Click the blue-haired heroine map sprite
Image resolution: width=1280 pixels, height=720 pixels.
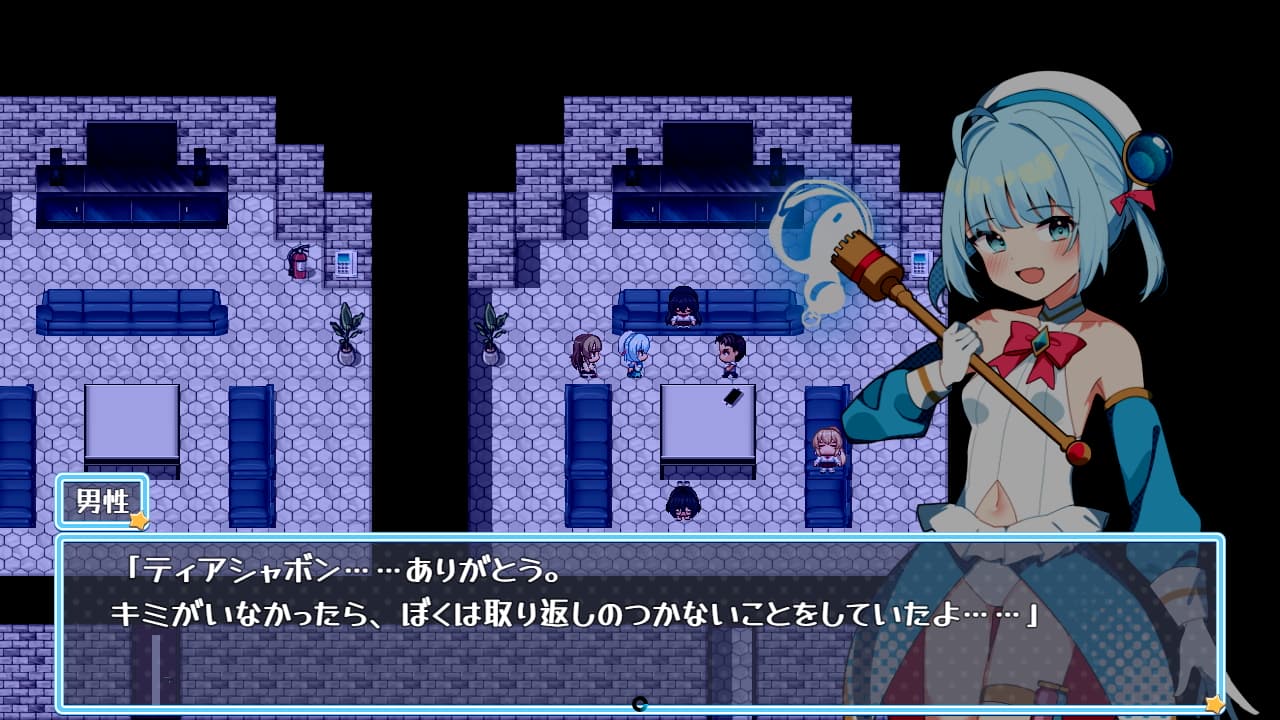[632, 355]
